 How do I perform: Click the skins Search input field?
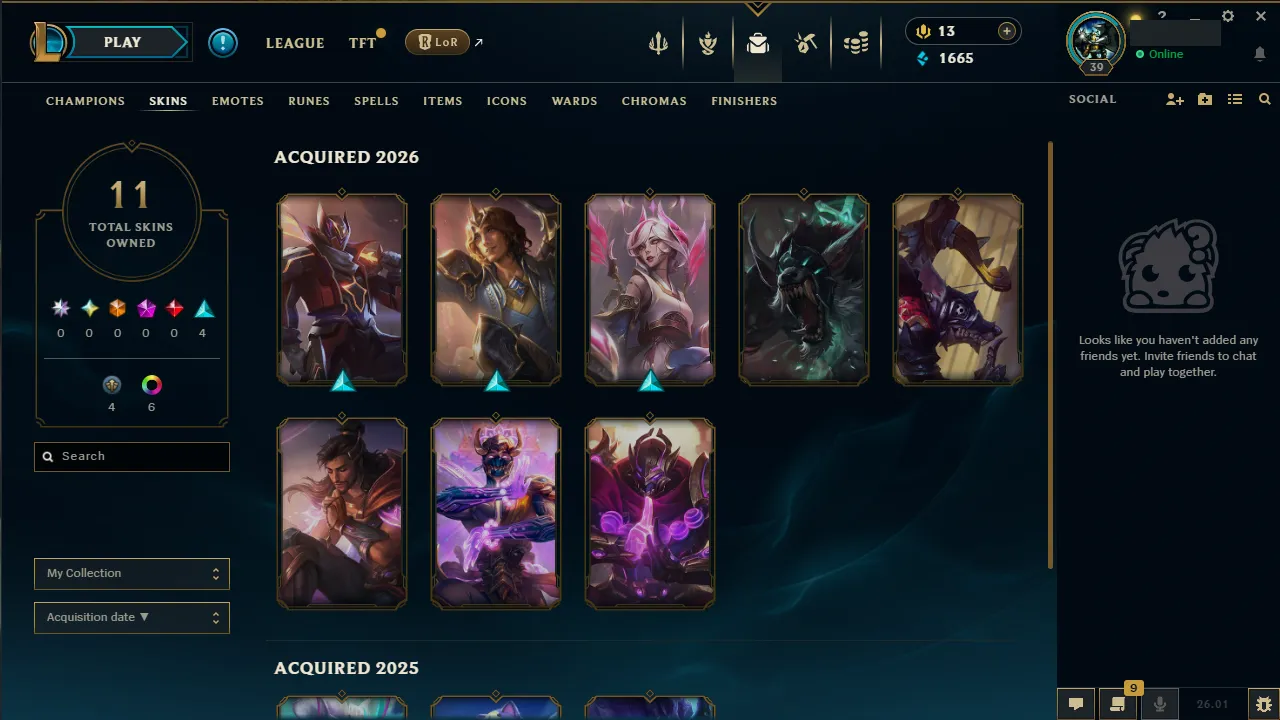[x=131, y=456]
